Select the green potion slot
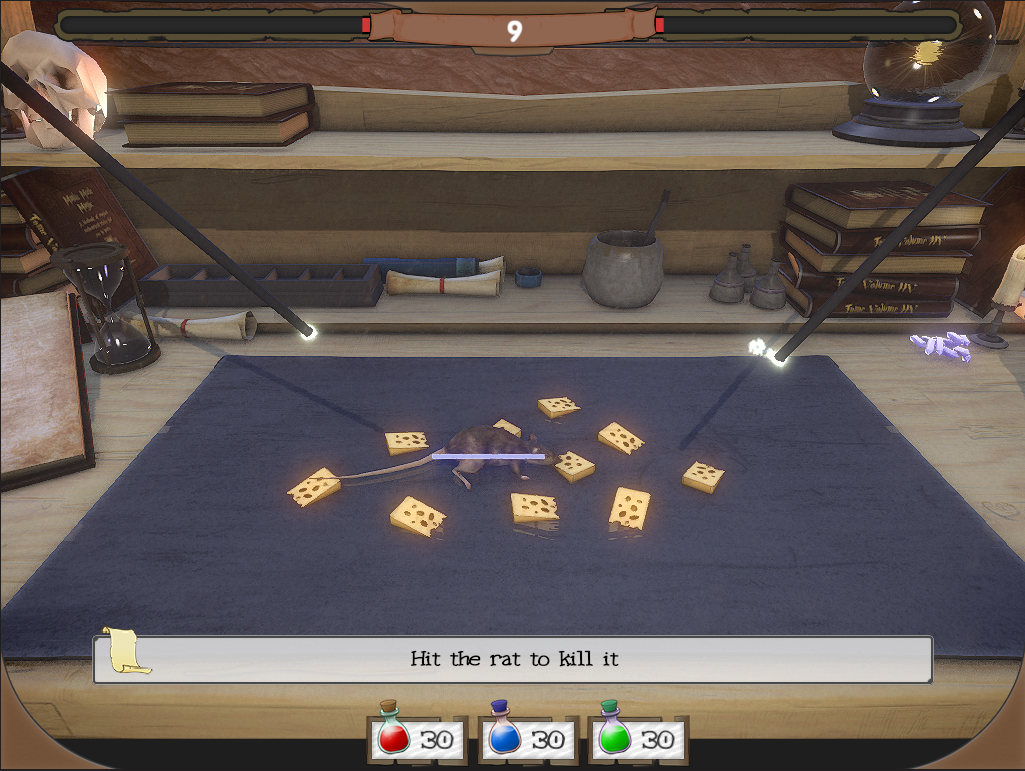The height and width of the screenshot is (771, 1025). [x=637, y=739]
